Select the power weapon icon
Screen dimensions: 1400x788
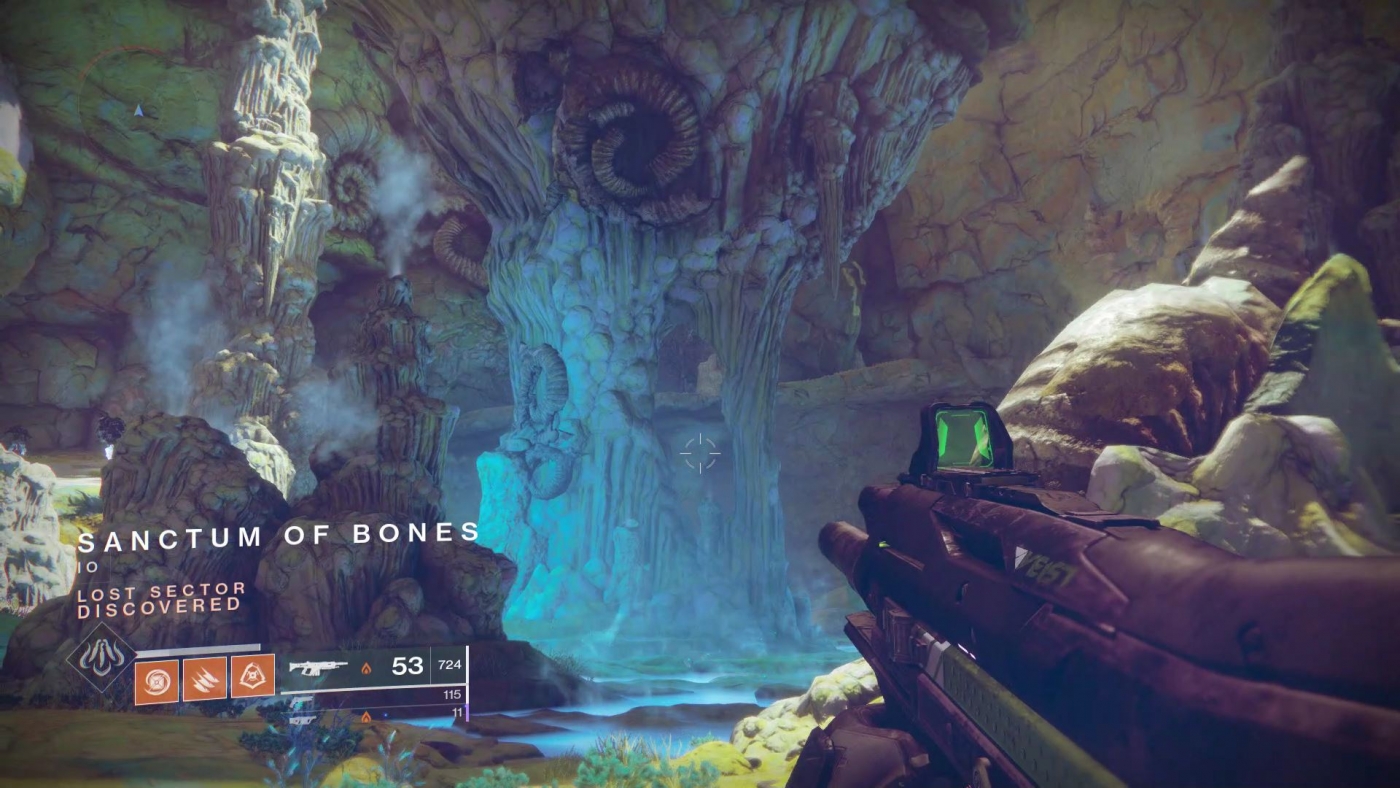[x=303, y=719]
